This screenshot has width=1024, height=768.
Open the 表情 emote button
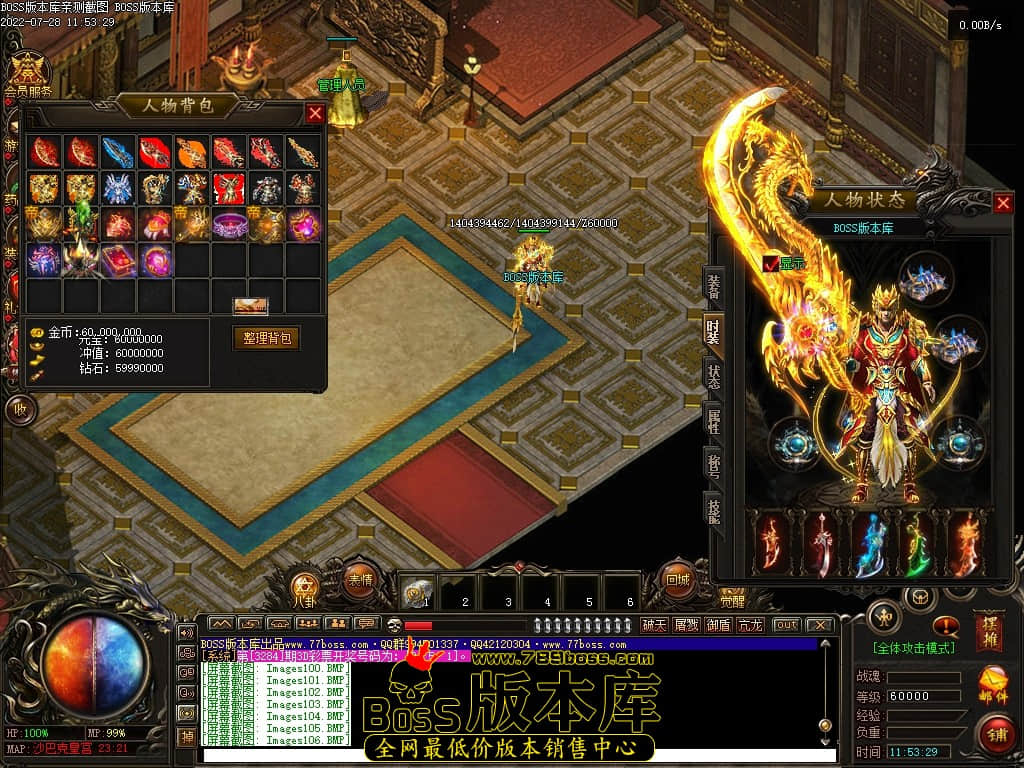pyautogui.click(x=359, y=578)
